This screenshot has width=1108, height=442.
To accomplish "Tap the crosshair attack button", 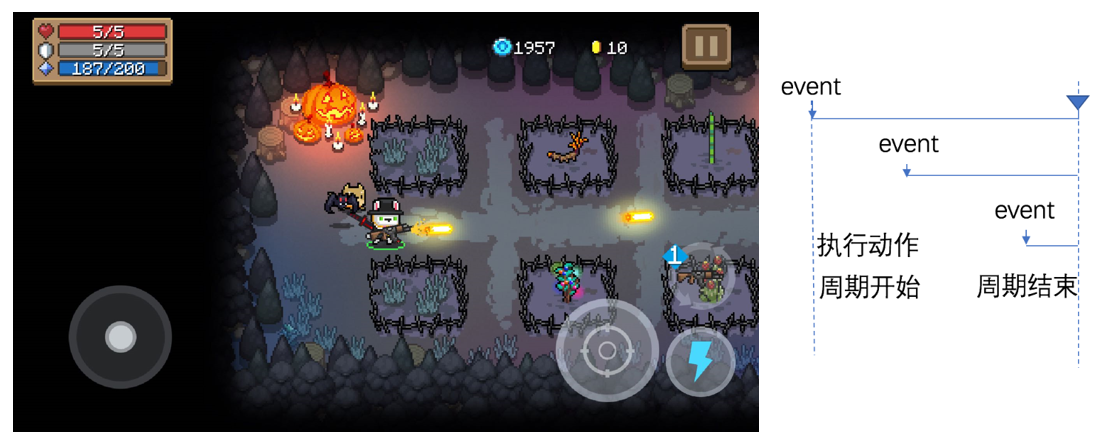I will point(606,351).
